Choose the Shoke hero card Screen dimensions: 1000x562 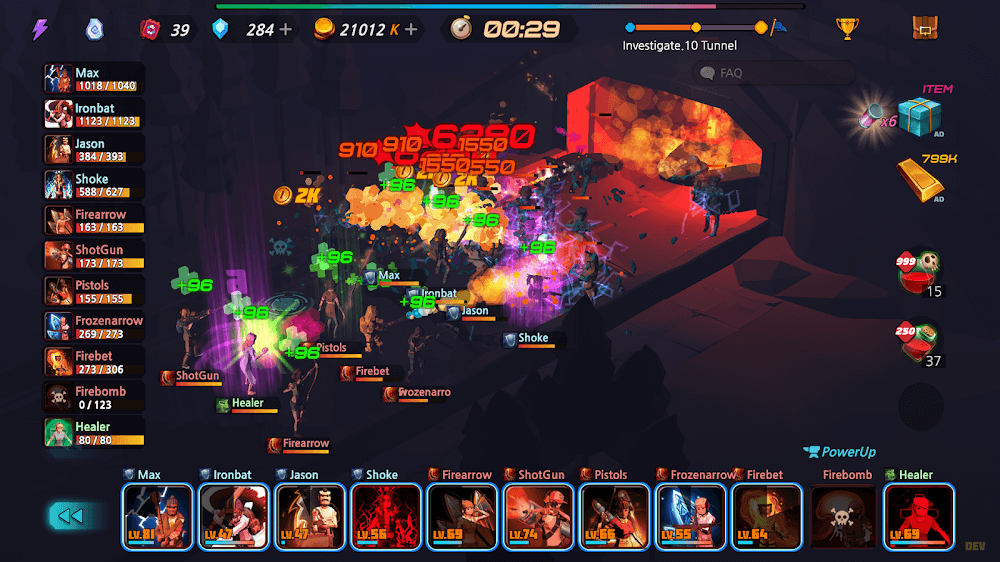(385, 516)
